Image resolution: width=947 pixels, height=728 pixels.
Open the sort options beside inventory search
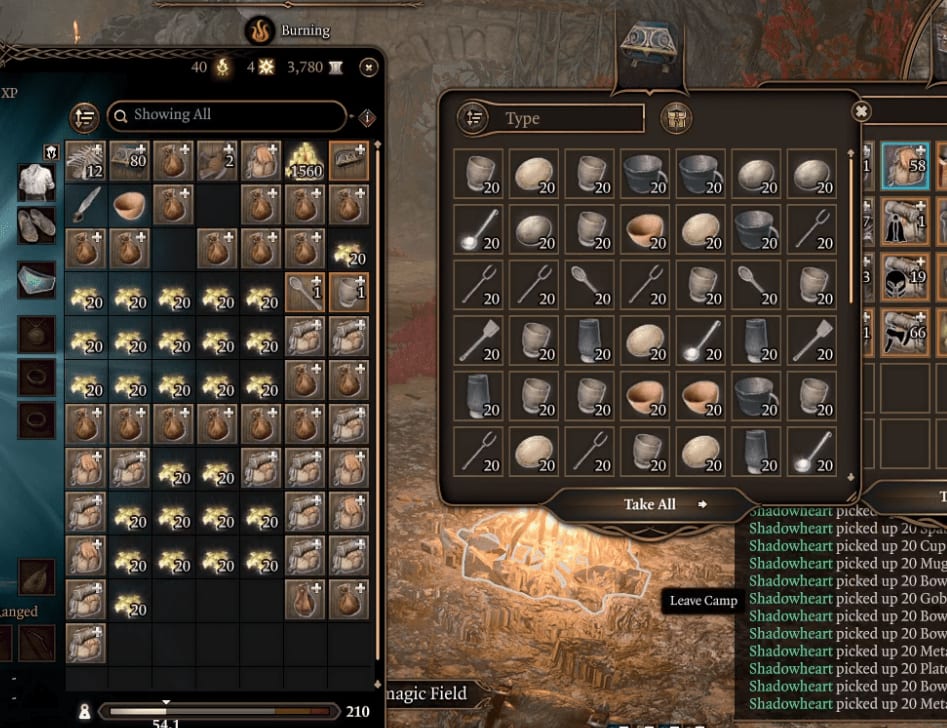[85, 117]
